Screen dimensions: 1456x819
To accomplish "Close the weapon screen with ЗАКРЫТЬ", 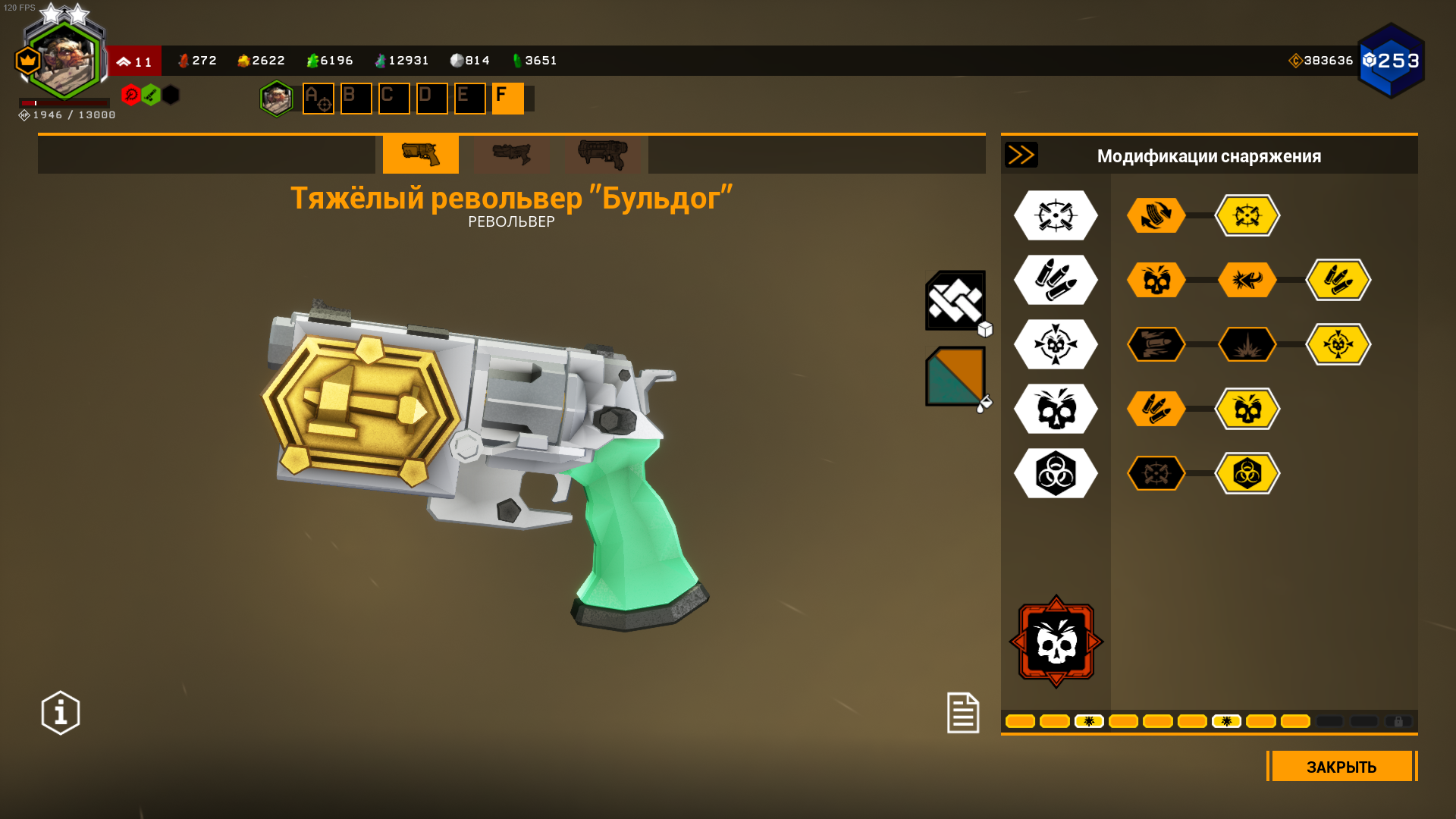I will [1341, 767].
